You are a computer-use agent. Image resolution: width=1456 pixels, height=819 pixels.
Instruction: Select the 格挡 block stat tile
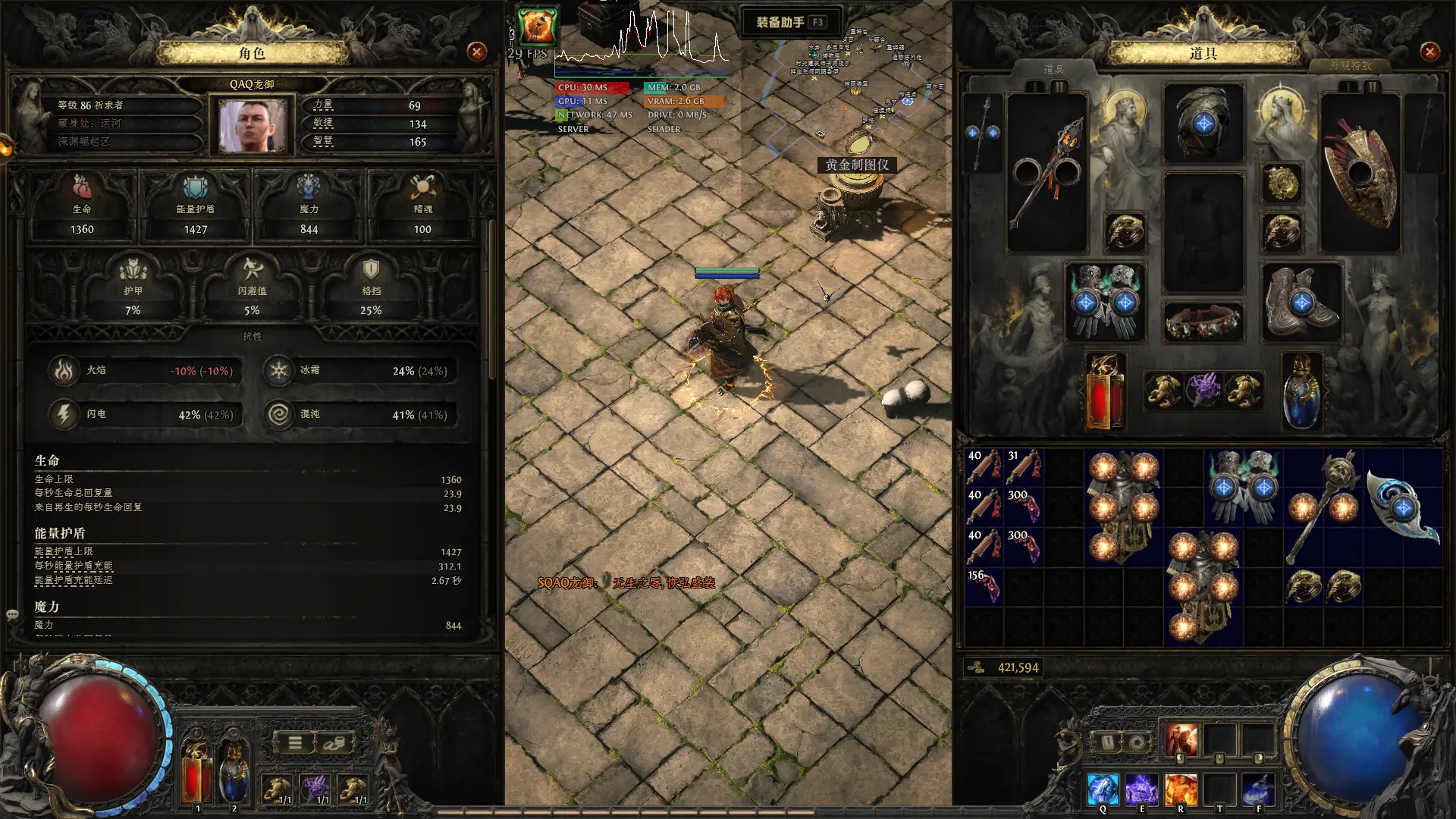[x=371, y=287]
